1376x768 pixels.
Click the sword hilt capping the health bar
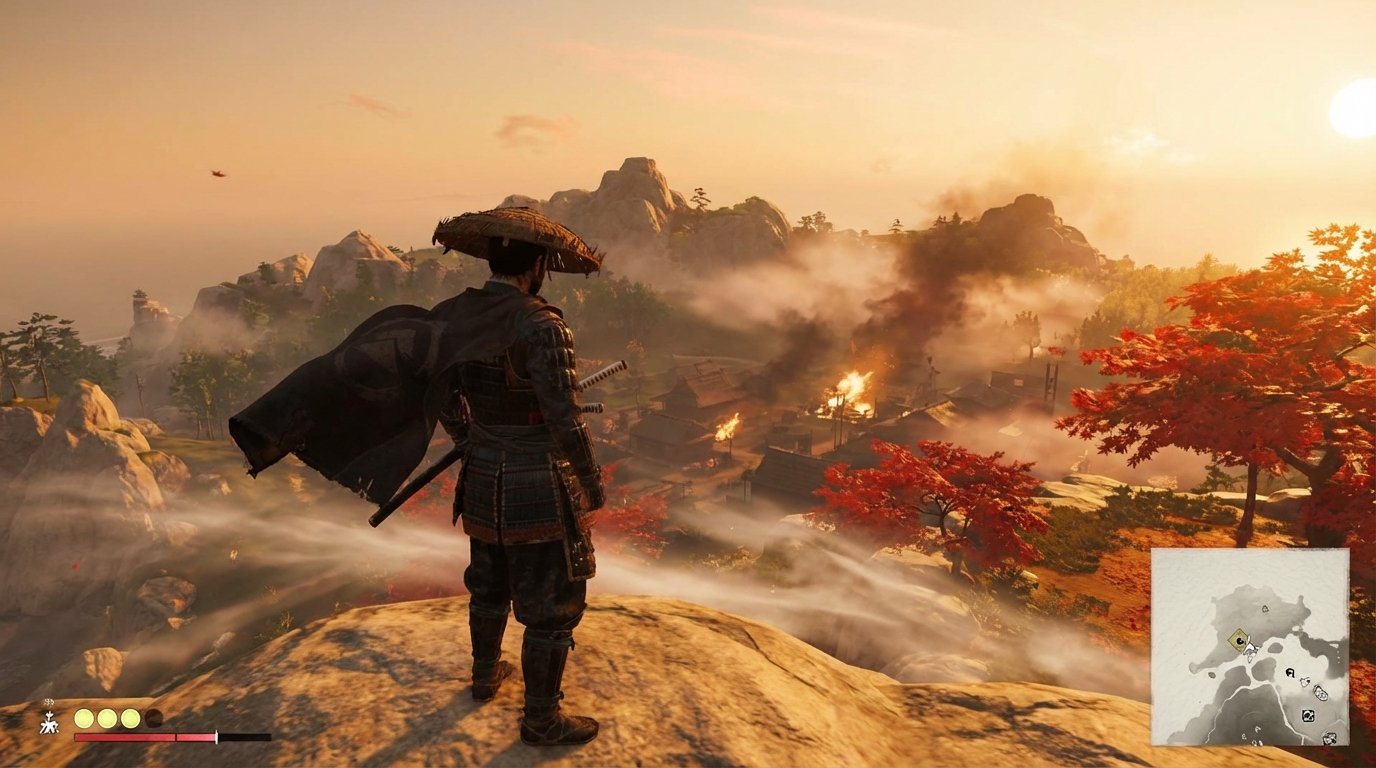point(216,737)
